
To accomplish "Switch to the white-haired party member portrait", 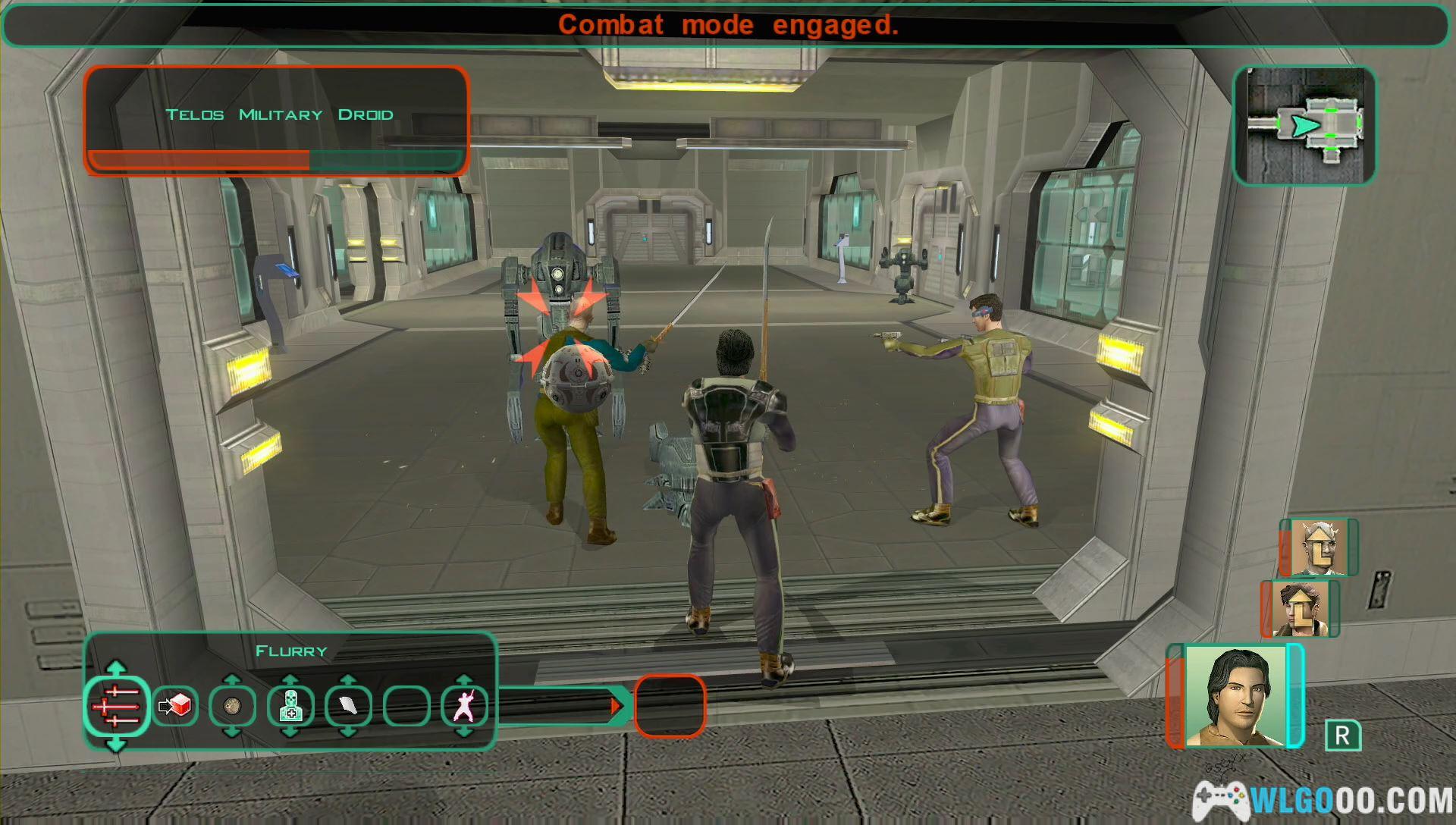I will pyautogui.click(x=1319, y=547).
